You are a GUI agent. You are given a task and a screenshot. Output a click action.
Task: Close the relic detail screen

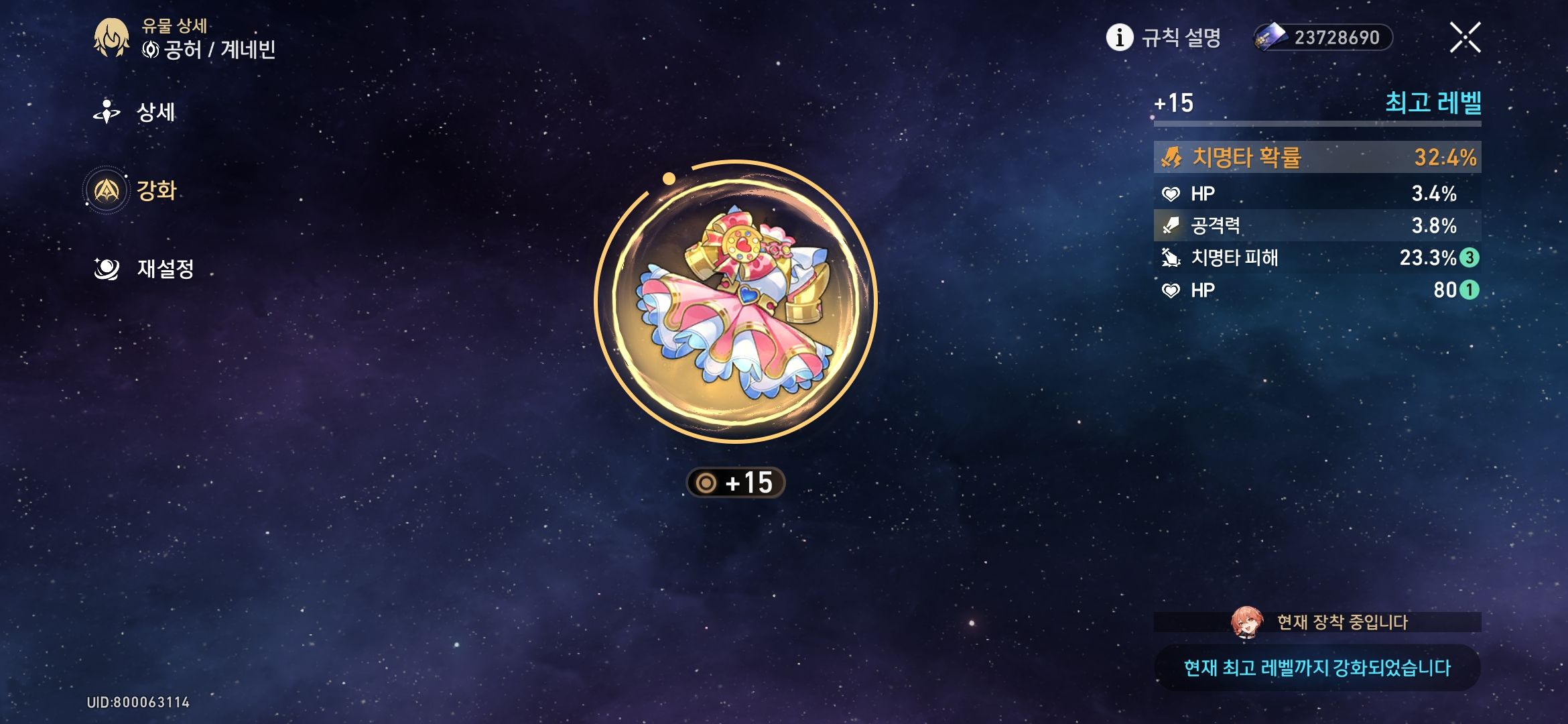pyautogui.click(x=1465, y=38)
